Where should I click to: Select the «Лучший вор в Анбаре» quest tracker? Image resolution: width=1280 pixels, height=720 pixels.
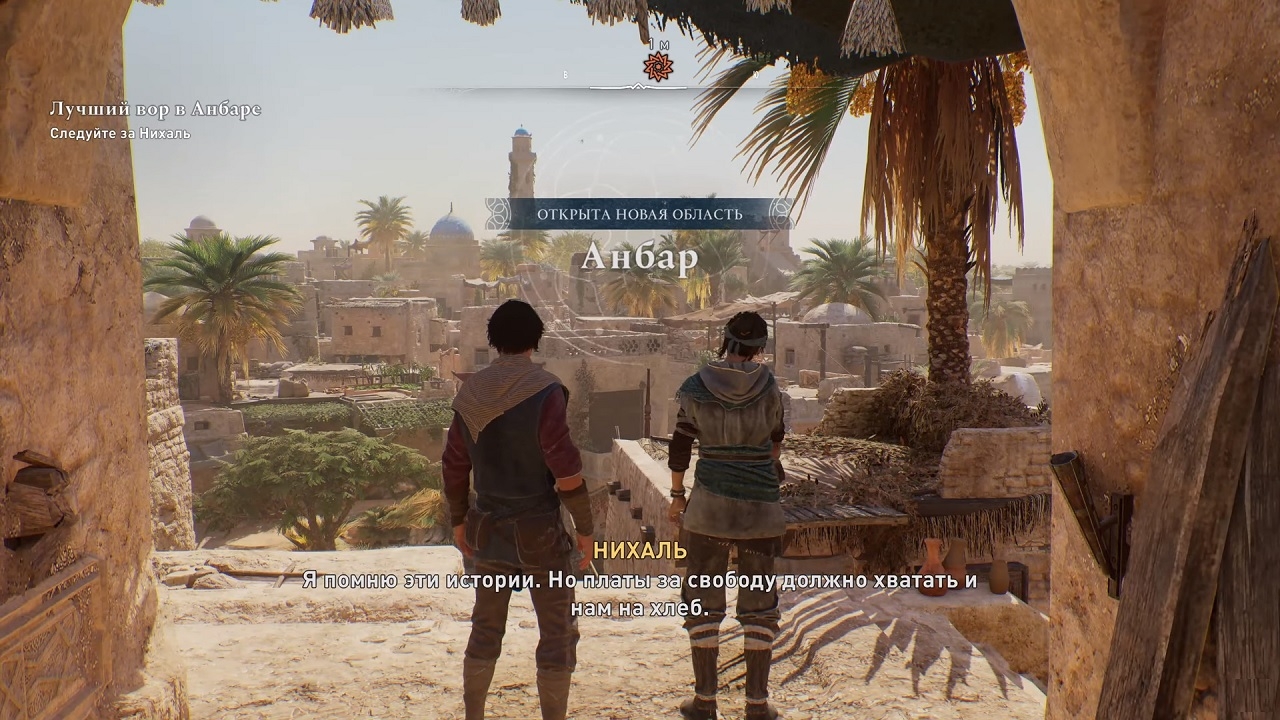pos(155,110)
